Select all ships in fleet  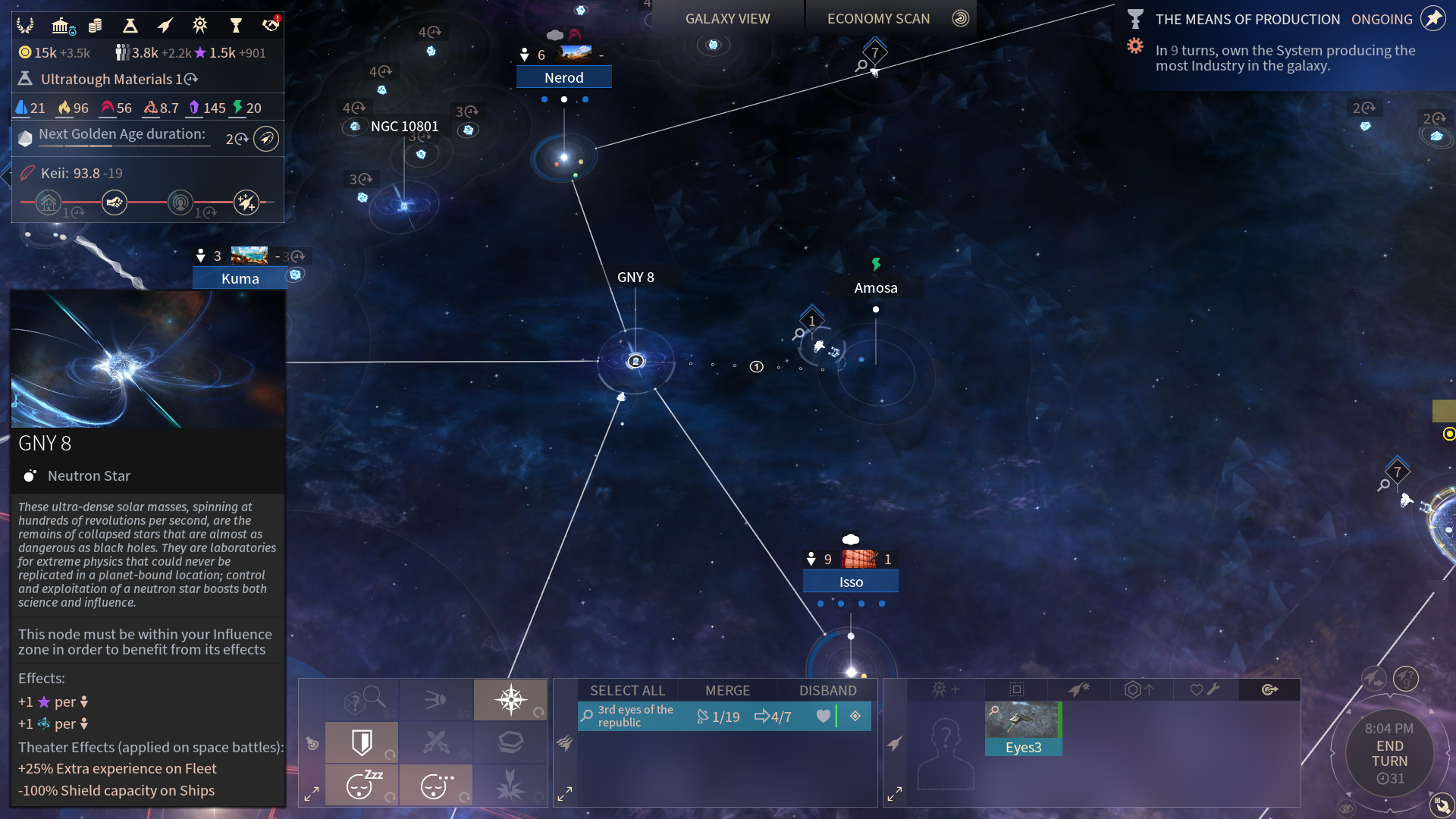[627, 690]
